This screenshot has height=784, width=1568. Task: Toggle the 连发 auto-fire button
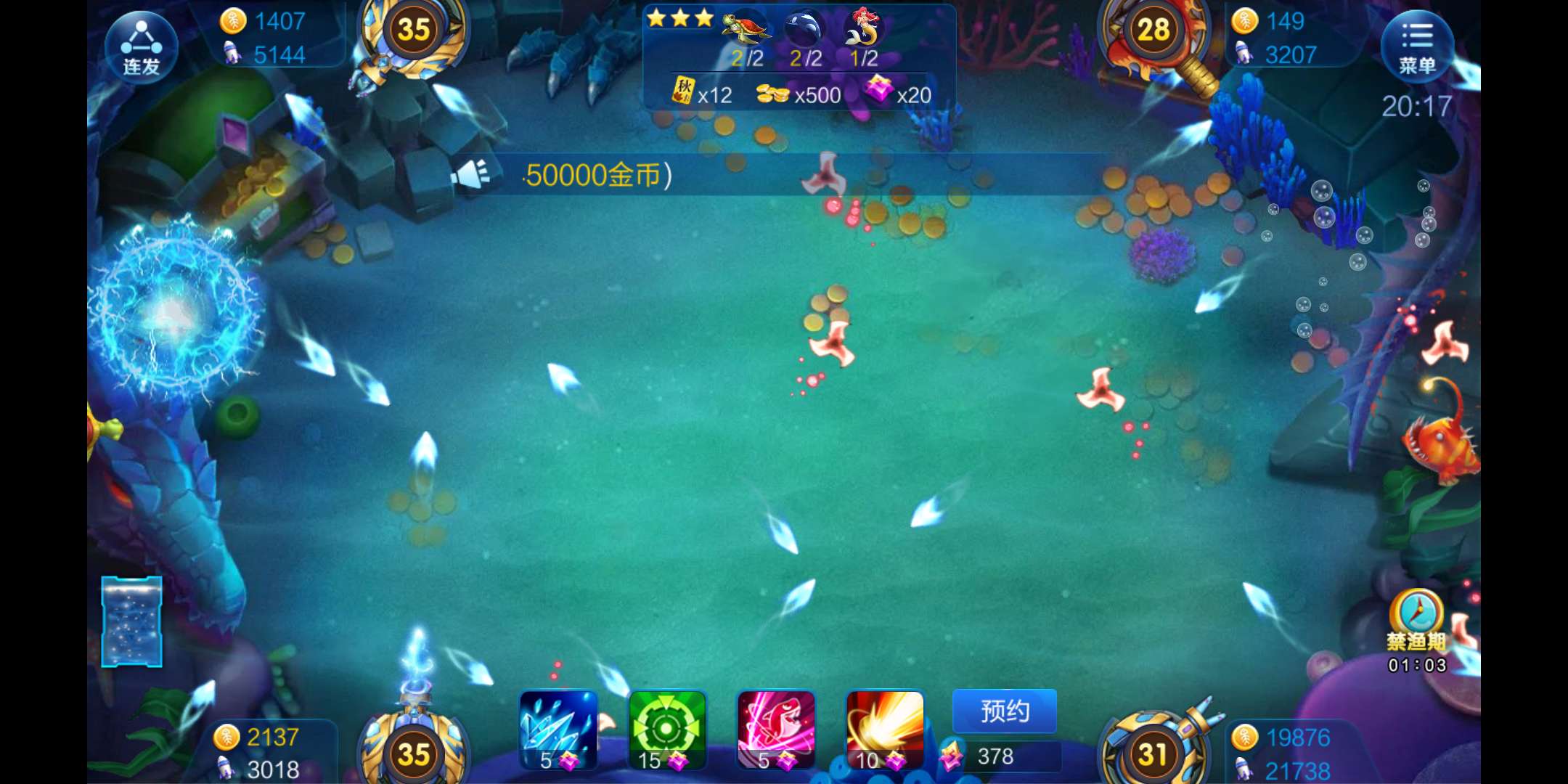pyautogui.click(x=141, y=46)
